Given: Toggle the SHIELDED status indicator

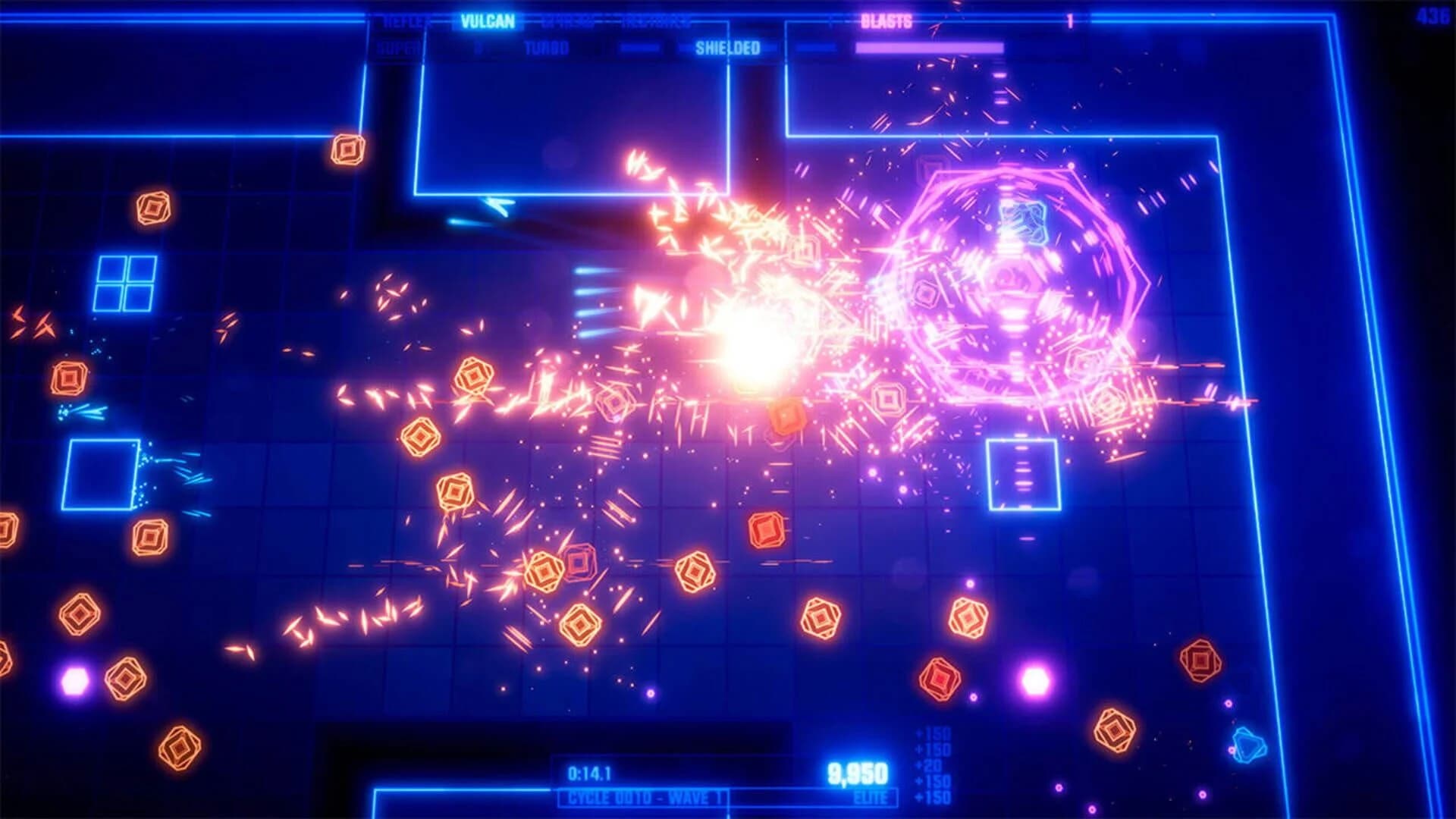Looking at the screenshot, I should click(x=726, y=47).
